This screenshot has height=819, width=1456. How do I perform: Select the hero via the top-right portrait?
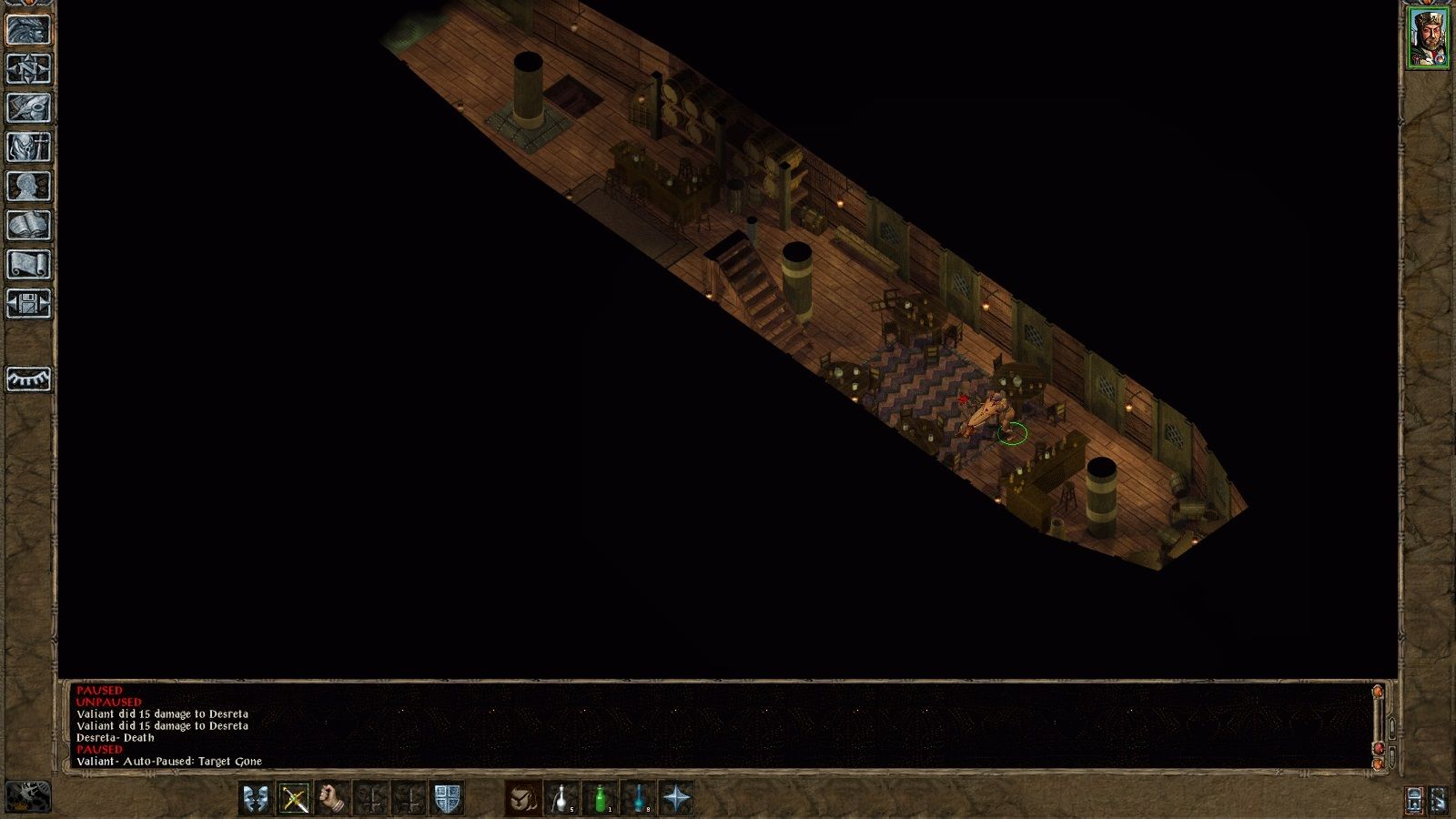(x=1431, y=36)
